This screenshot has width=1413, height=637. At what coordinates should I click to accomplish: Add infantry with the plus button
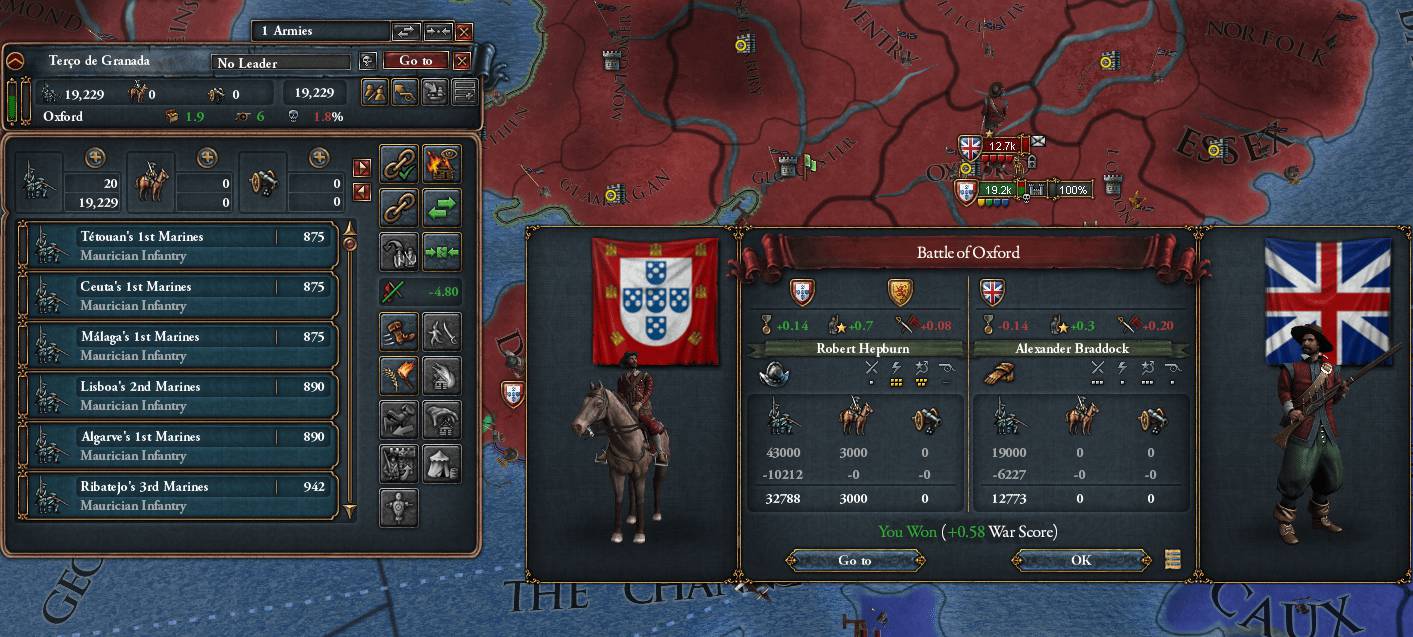tap(95, 157)
